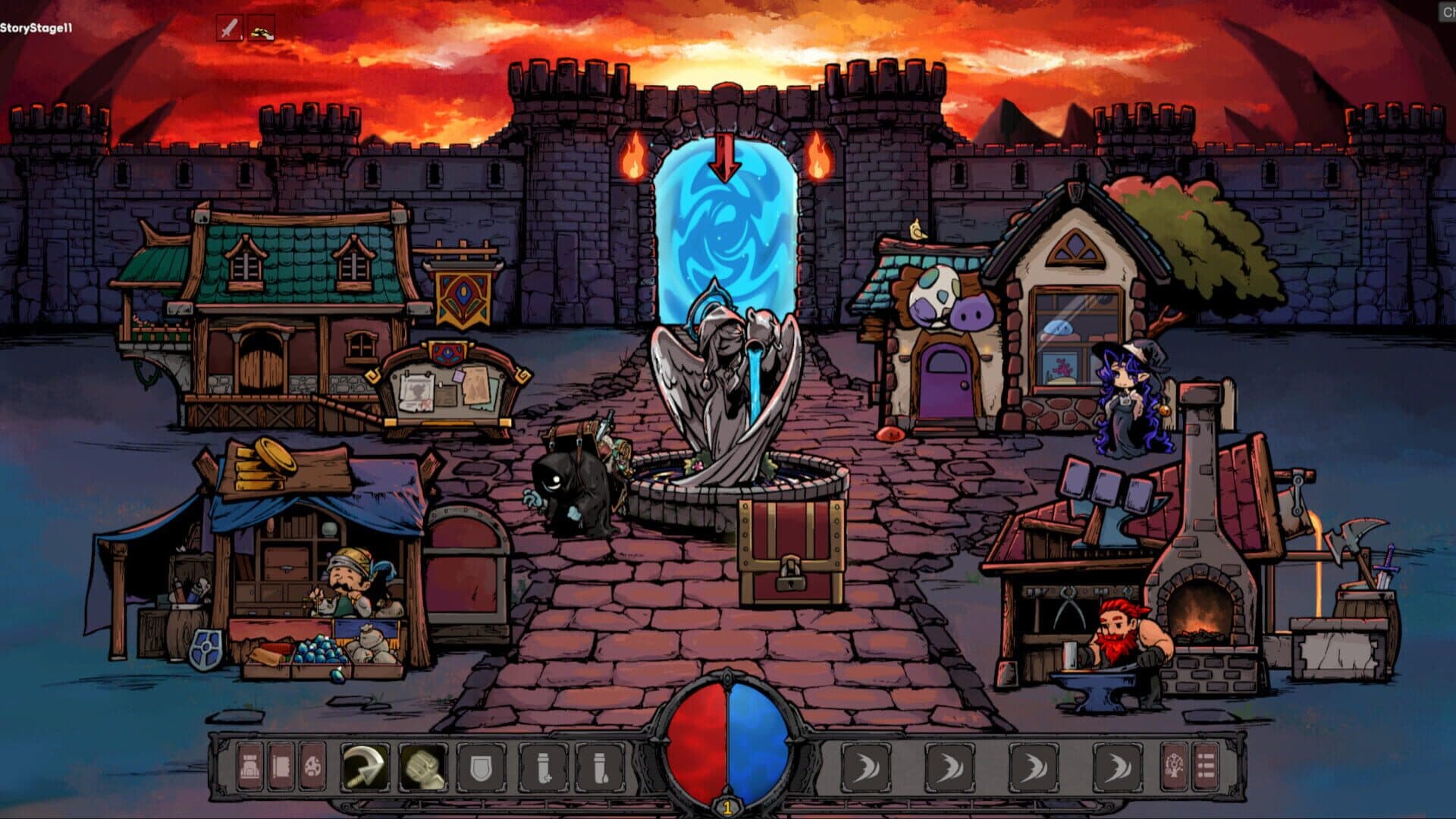Click the water flask icon
This screenshot has height=819, width=1456.
tap(598, 767)
